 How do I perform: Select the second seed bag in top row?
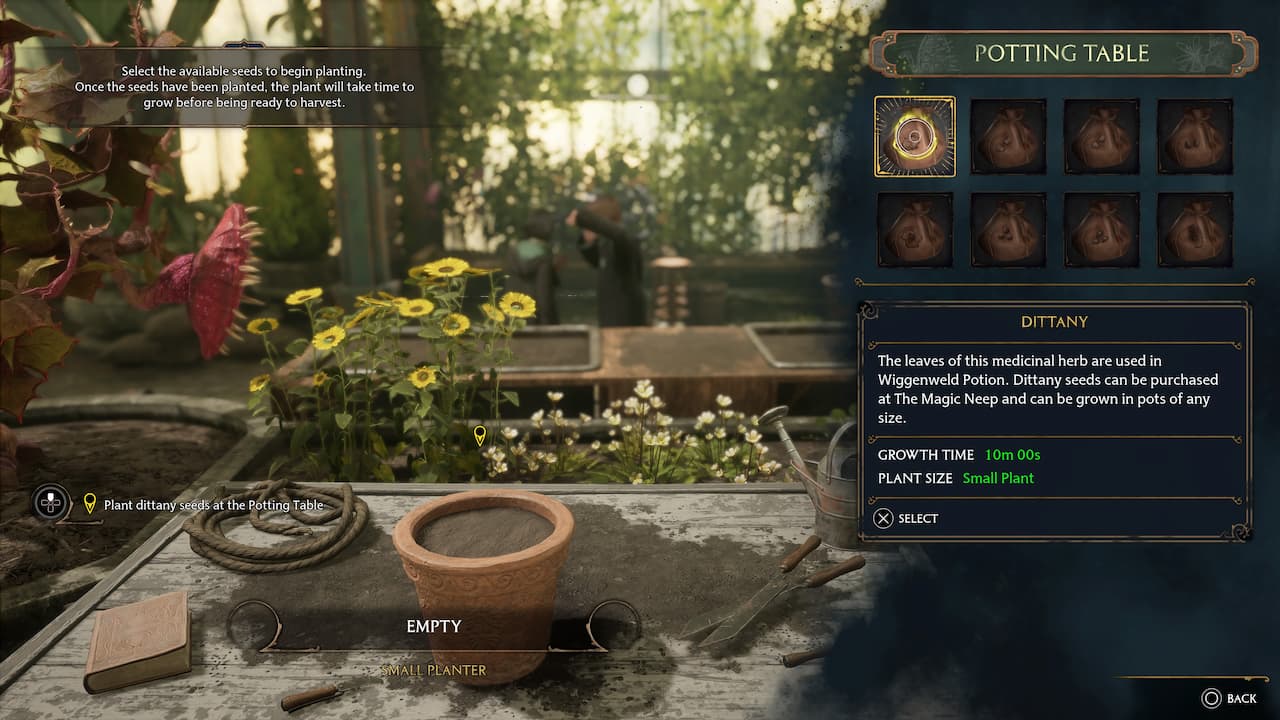[1009, 136]
